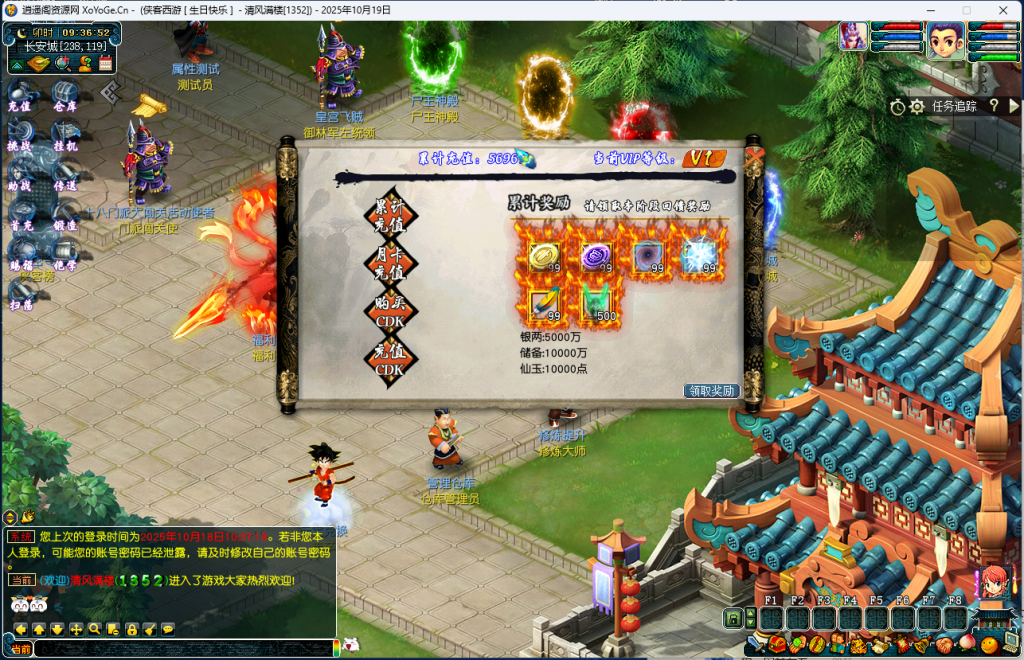Switch to the 累计充值 tab

391,213
